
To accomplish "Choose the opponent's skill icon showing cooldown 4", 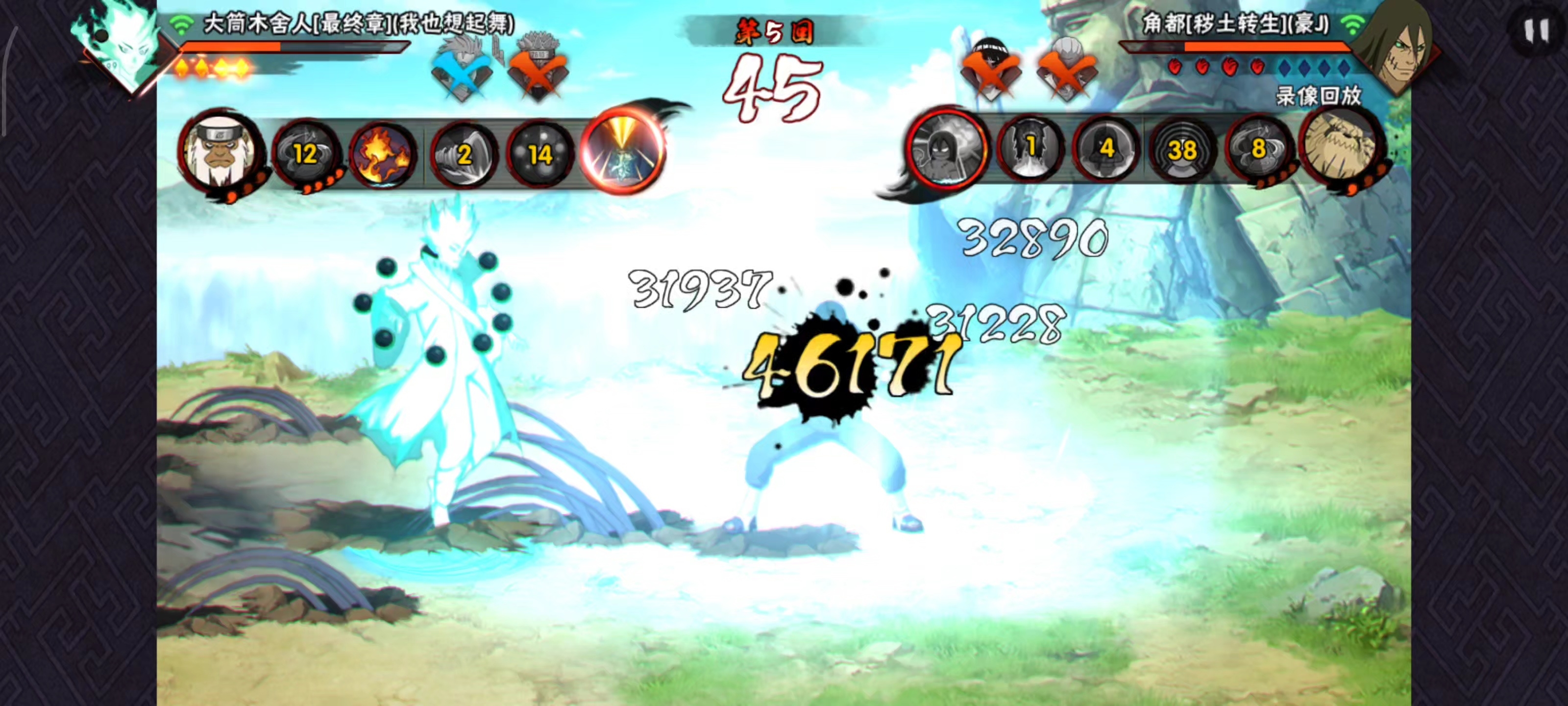I will pos(1106,149).
